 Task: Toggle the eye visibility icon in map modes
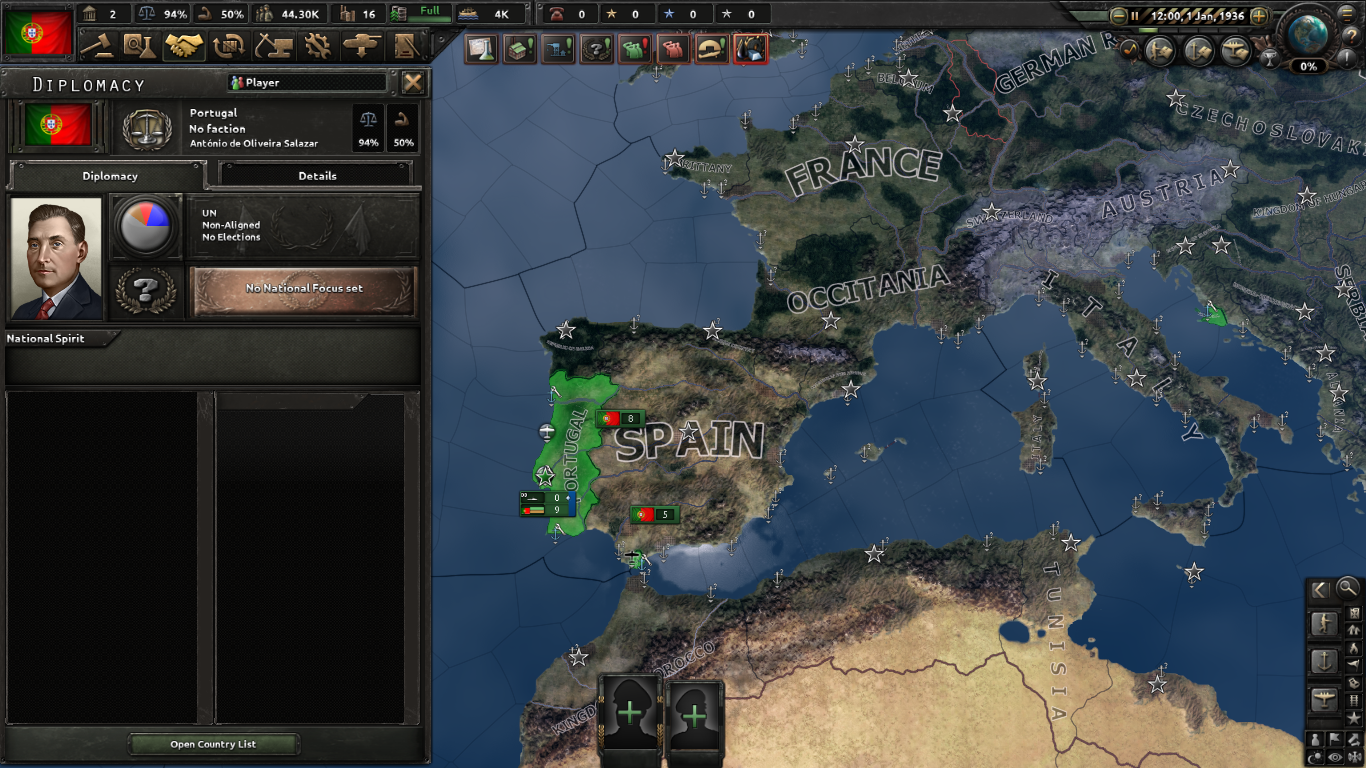[x=1334, y=755]
